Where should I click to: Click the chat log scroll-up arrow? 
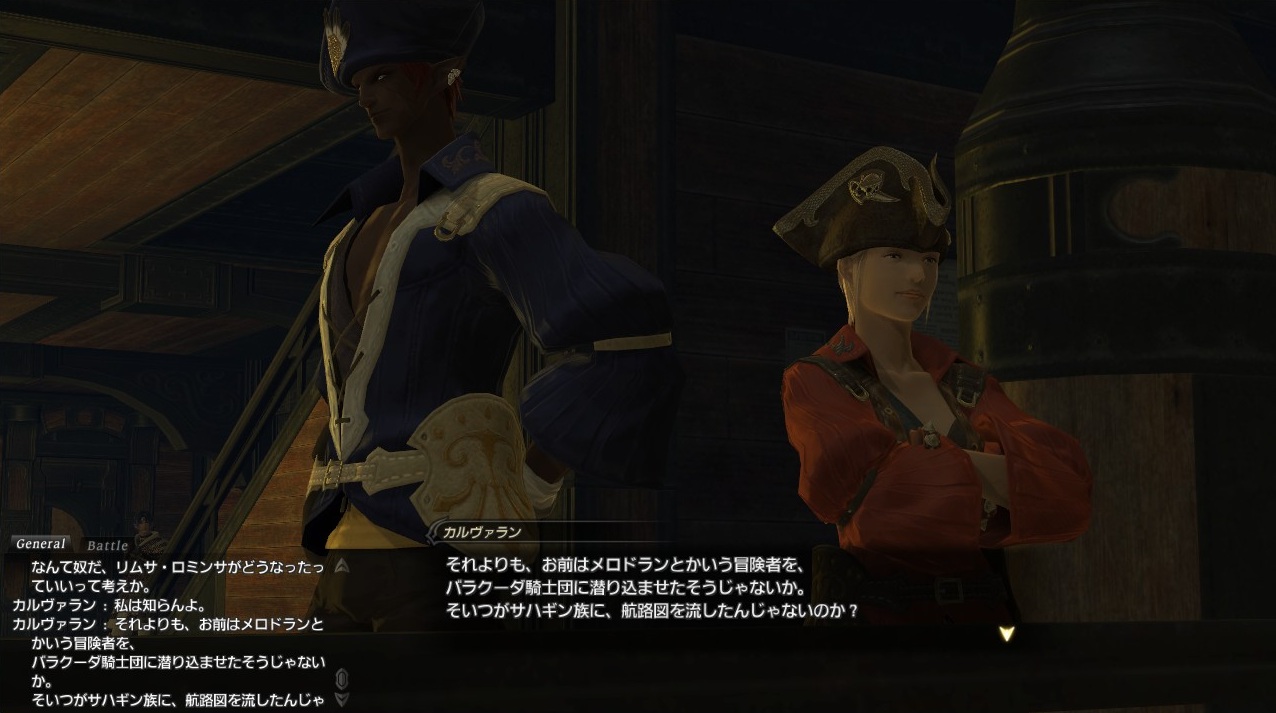(x=342, y=566)
